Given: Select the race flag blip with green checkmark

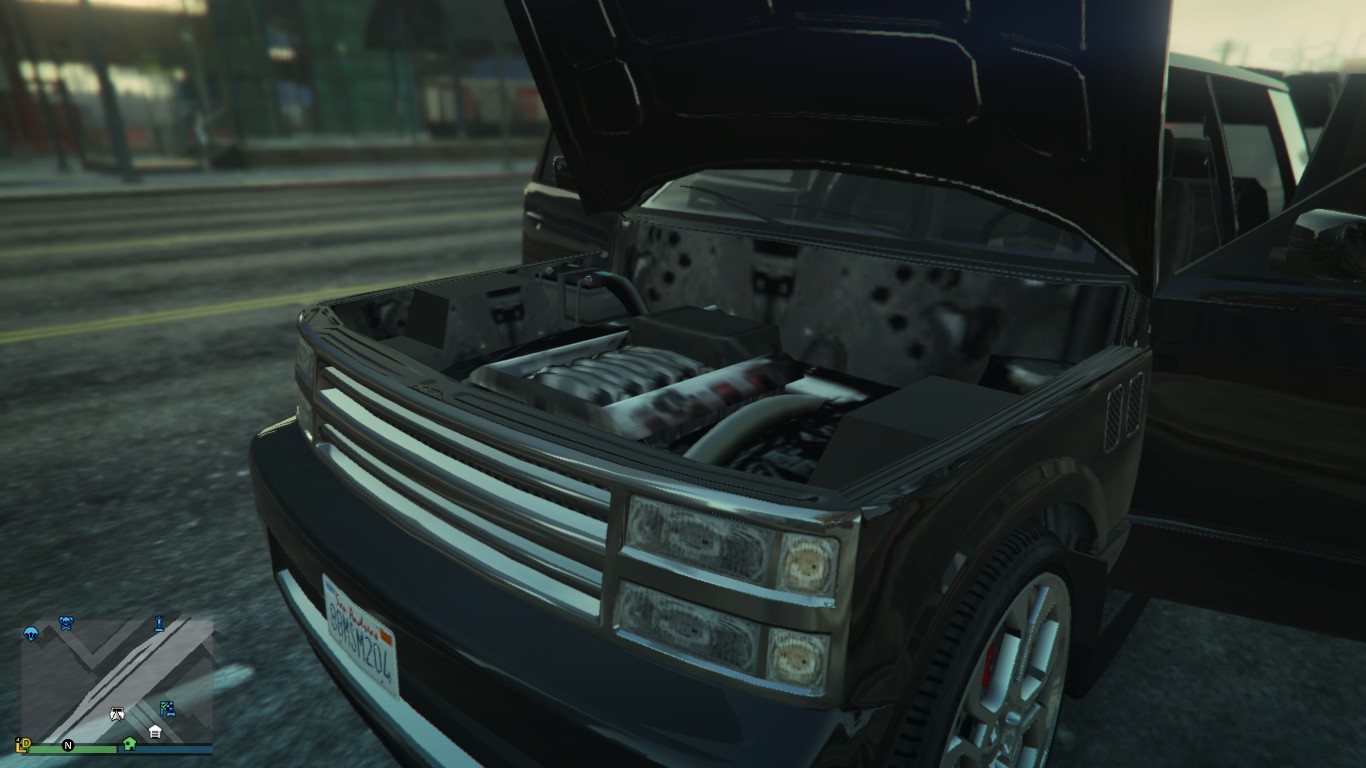Looking at the screenshot, I should coord(167,709).
